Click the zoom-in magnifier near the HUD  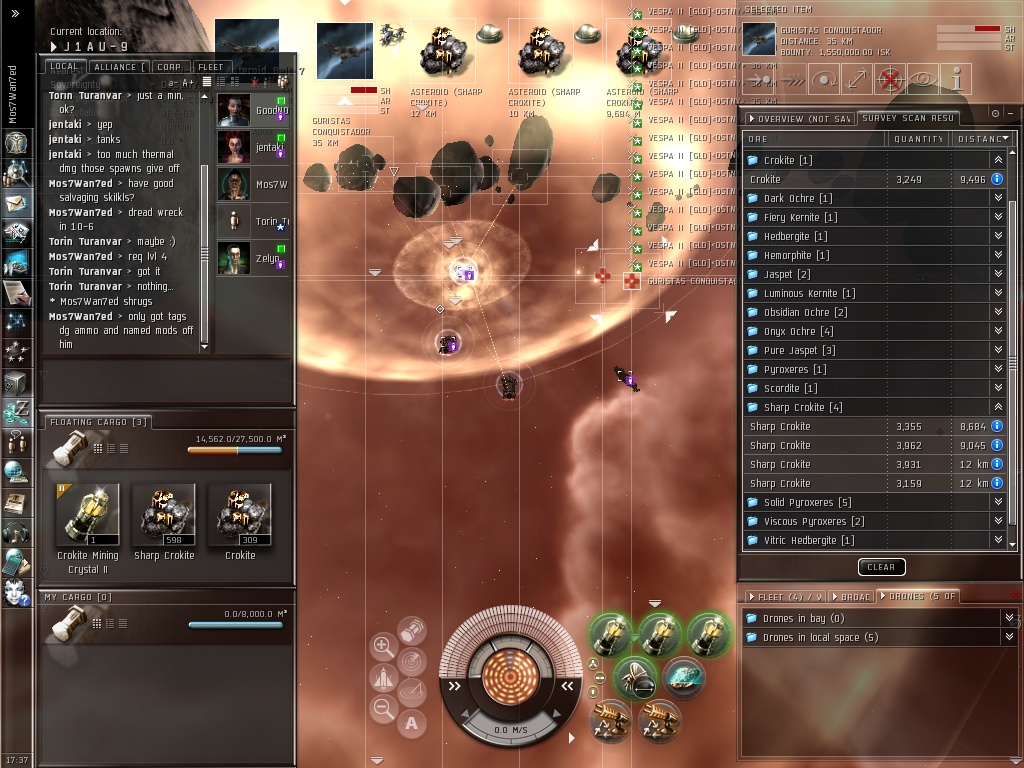point(383,646)
